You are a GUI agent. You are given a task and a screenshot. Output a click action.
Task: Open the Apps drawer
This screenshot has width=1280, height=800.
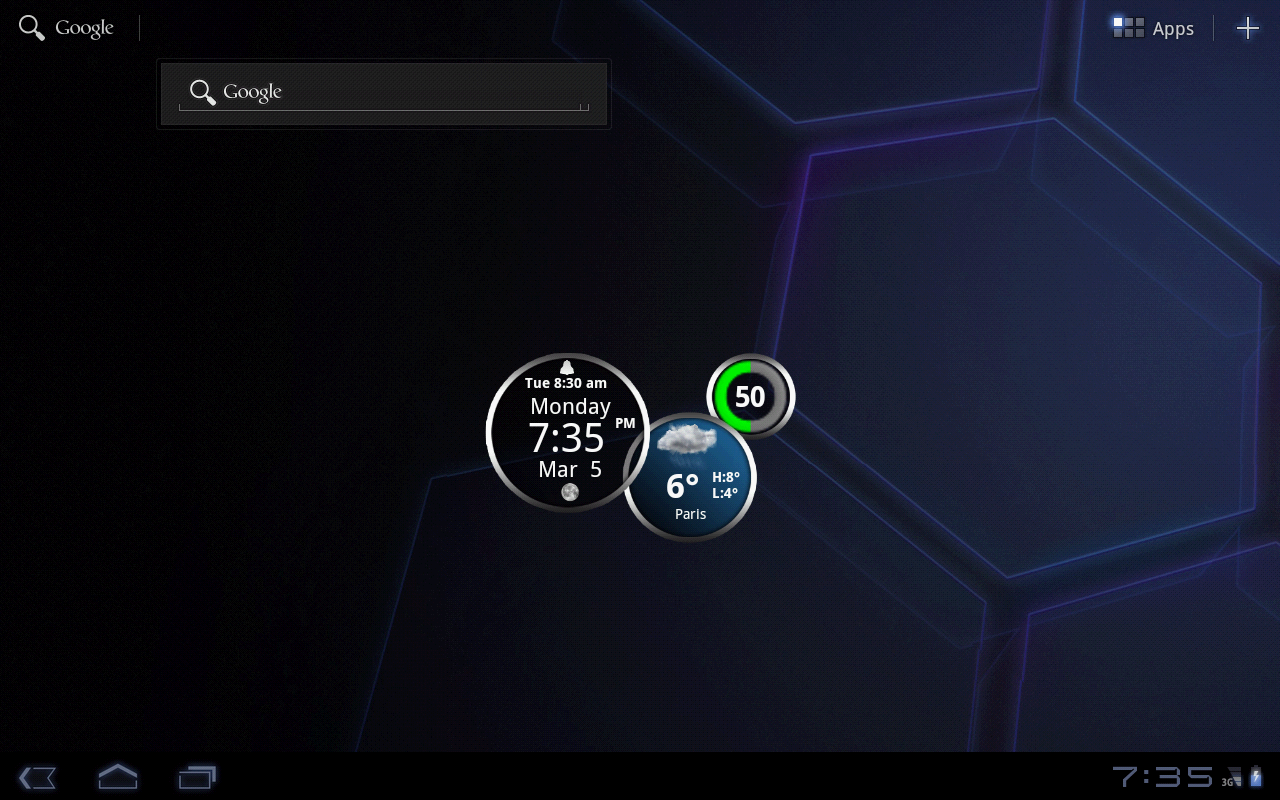[x=1154, y=28]
